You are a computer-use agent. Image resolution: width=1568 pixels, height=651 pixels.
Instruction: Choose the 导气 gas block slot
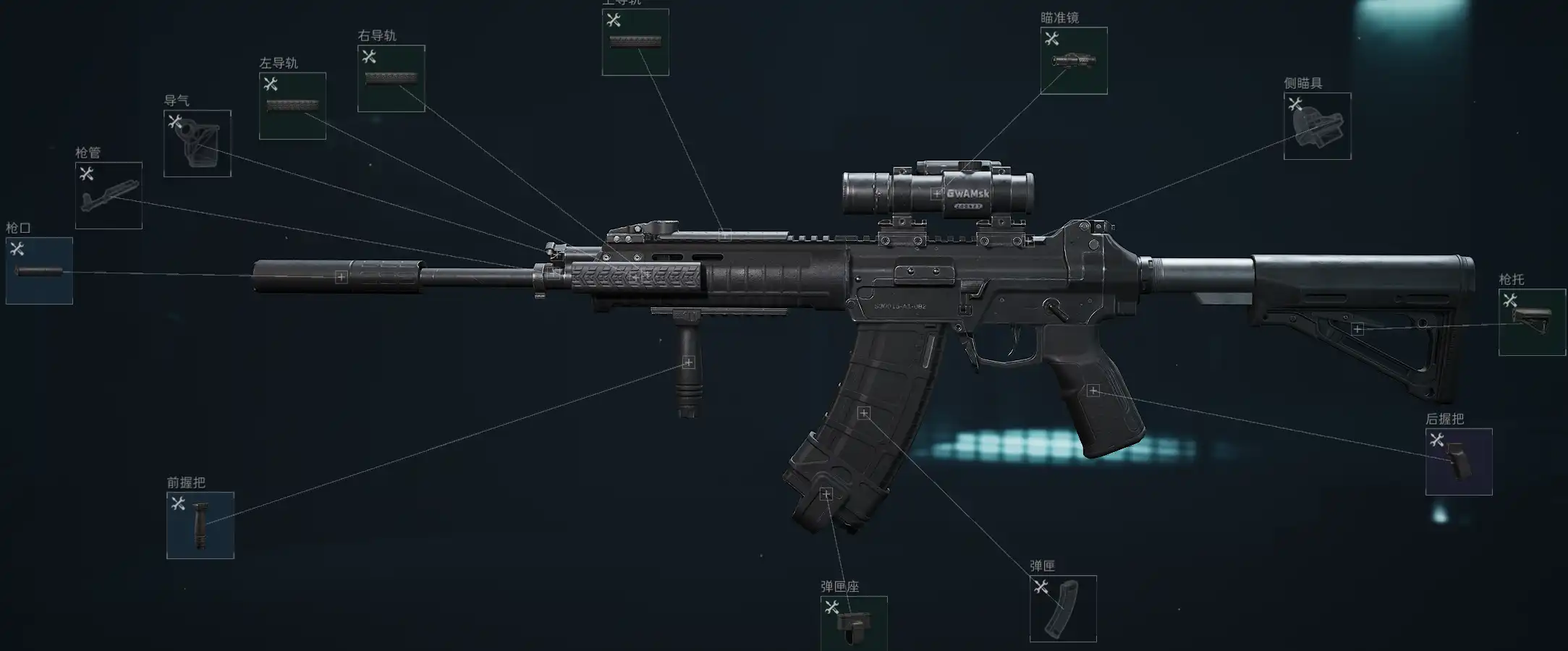(197, 143)
